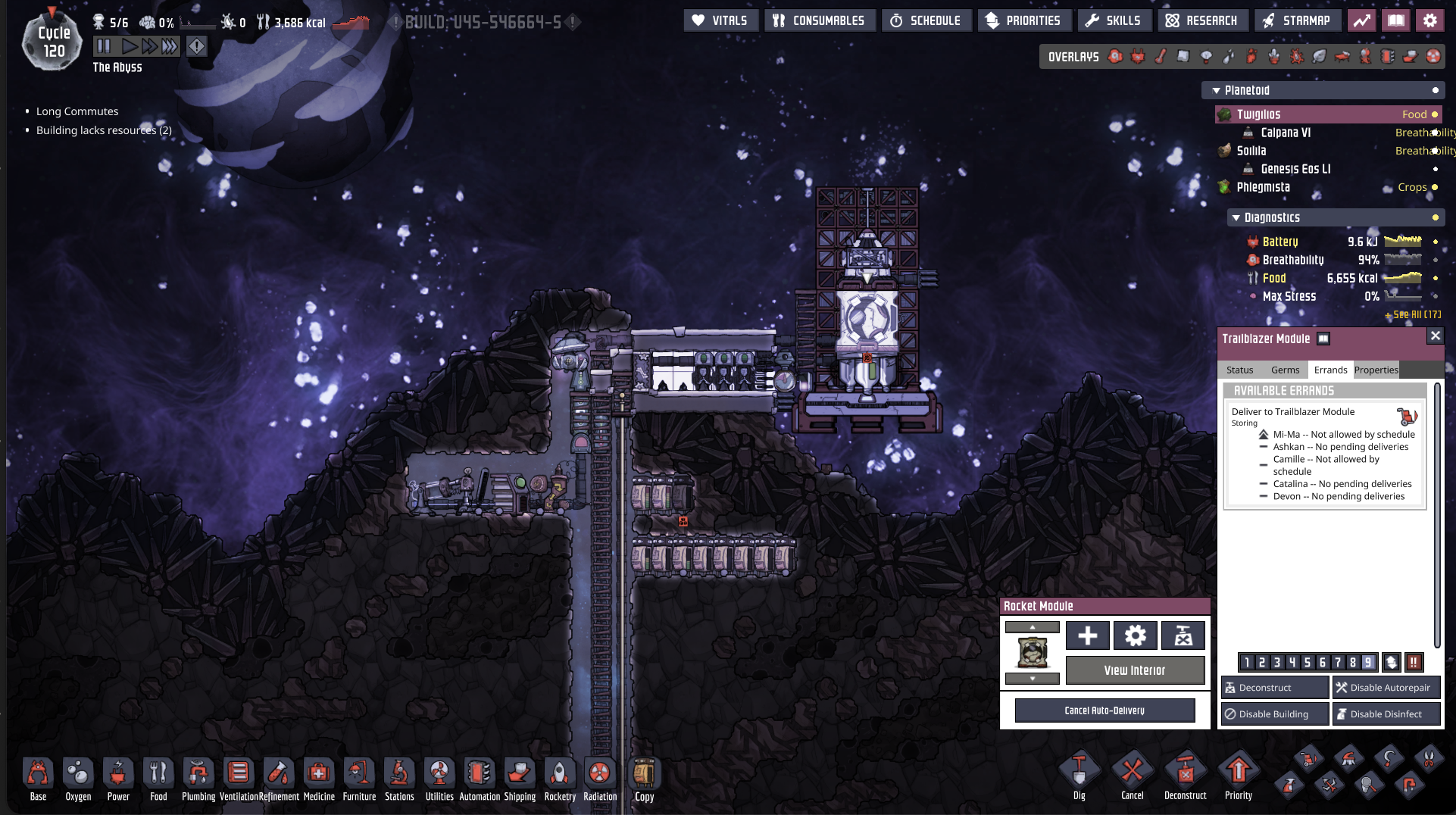Choose Disable Autorepair
1456x815 pixels.
[x=1386, y=688]
